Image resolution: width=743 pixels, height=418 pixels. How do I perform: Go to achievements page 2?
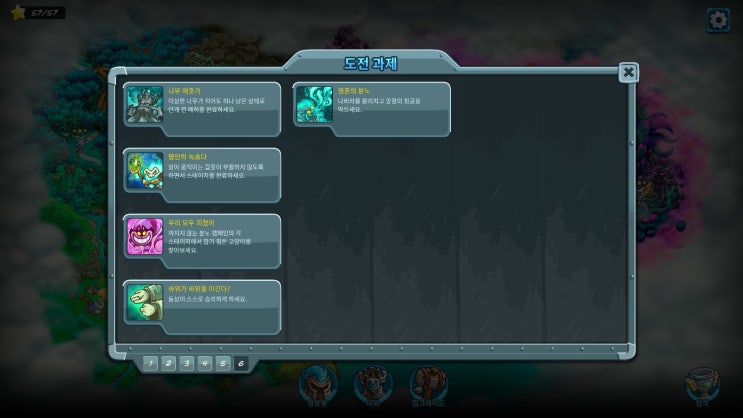click(168, 363)
